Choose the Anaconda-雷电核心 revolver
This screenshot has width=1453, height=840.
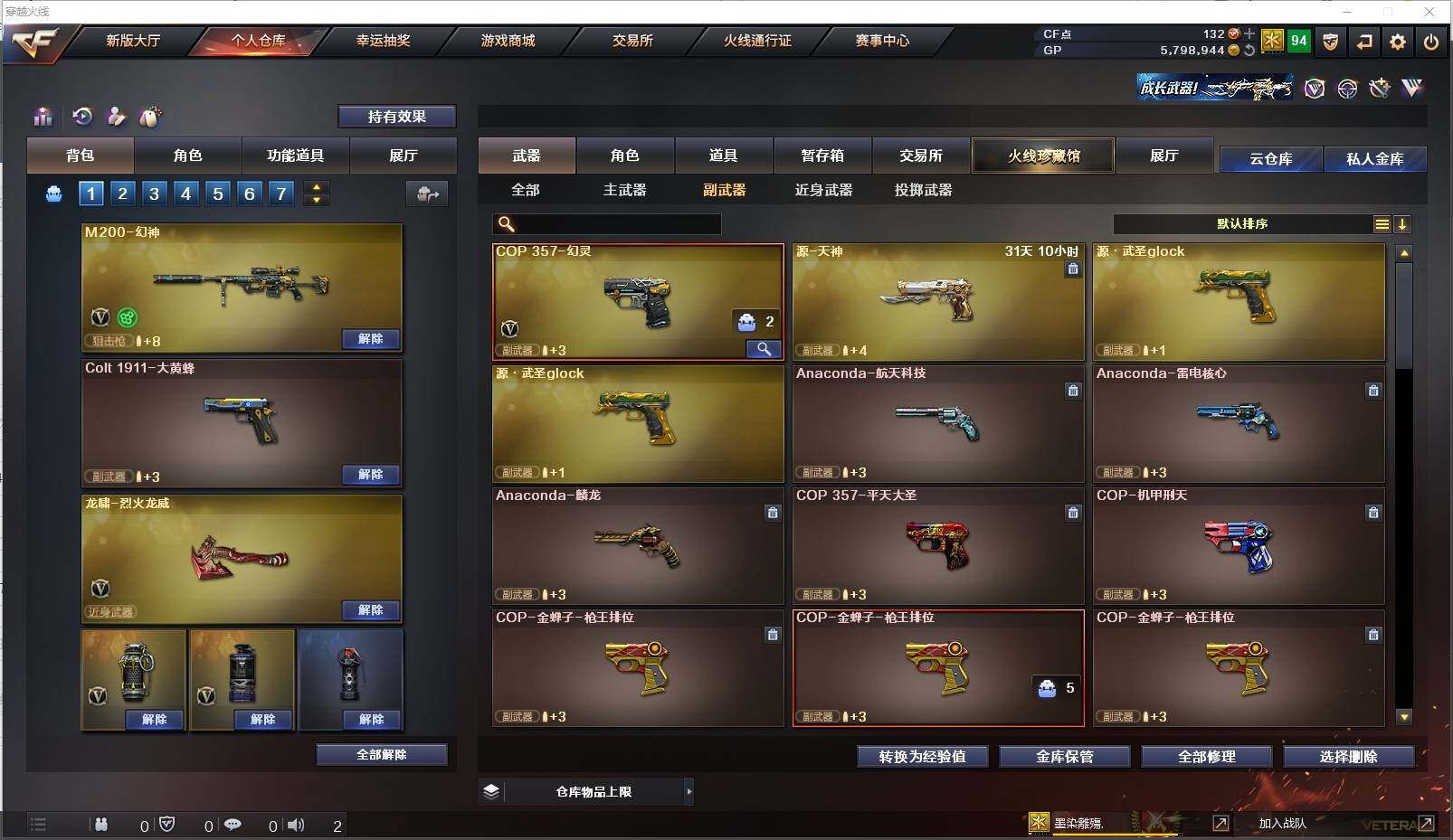click(1238, 423)
